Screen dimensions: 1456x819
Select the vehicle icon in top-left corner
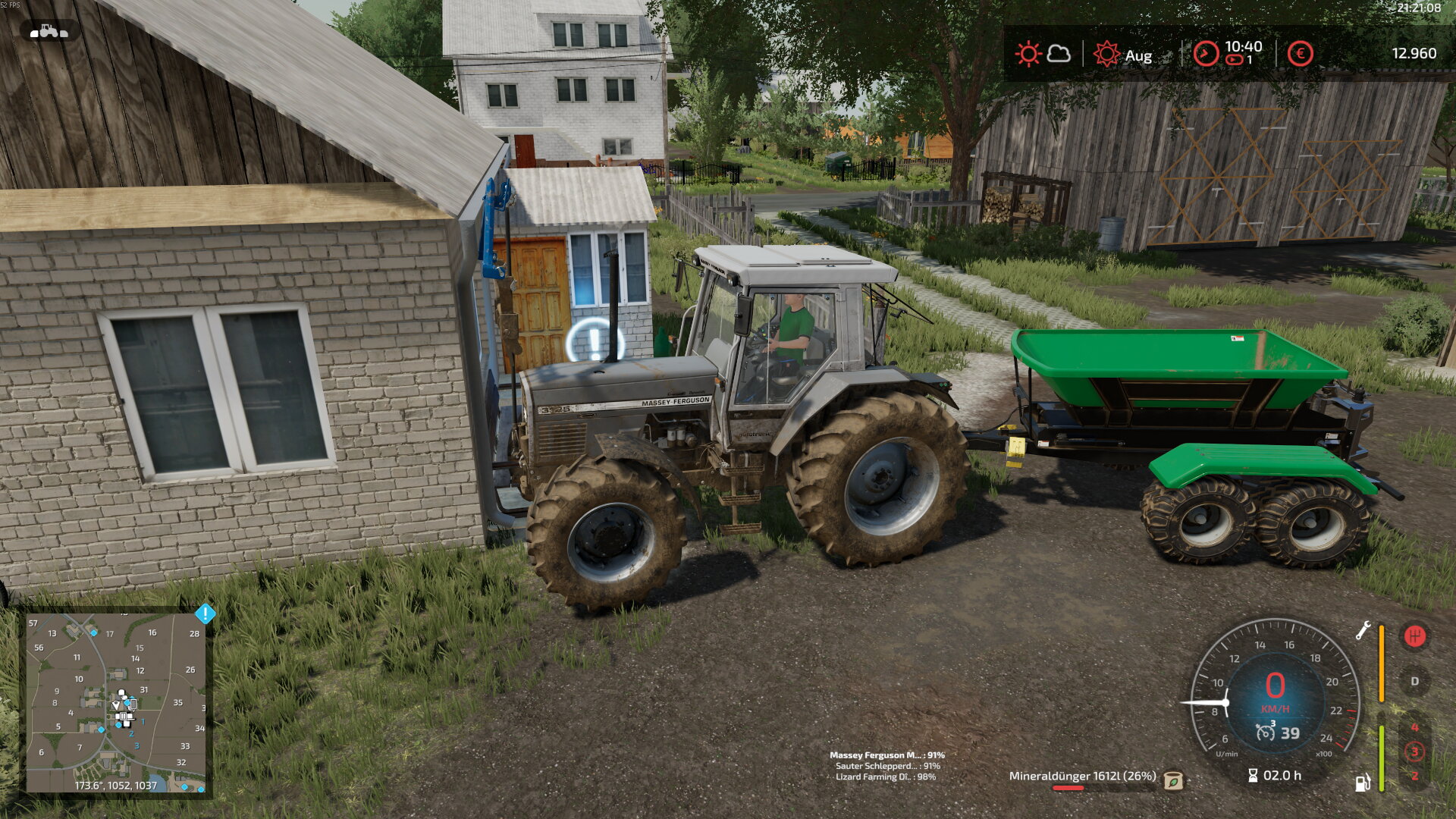tap(49, 31)
